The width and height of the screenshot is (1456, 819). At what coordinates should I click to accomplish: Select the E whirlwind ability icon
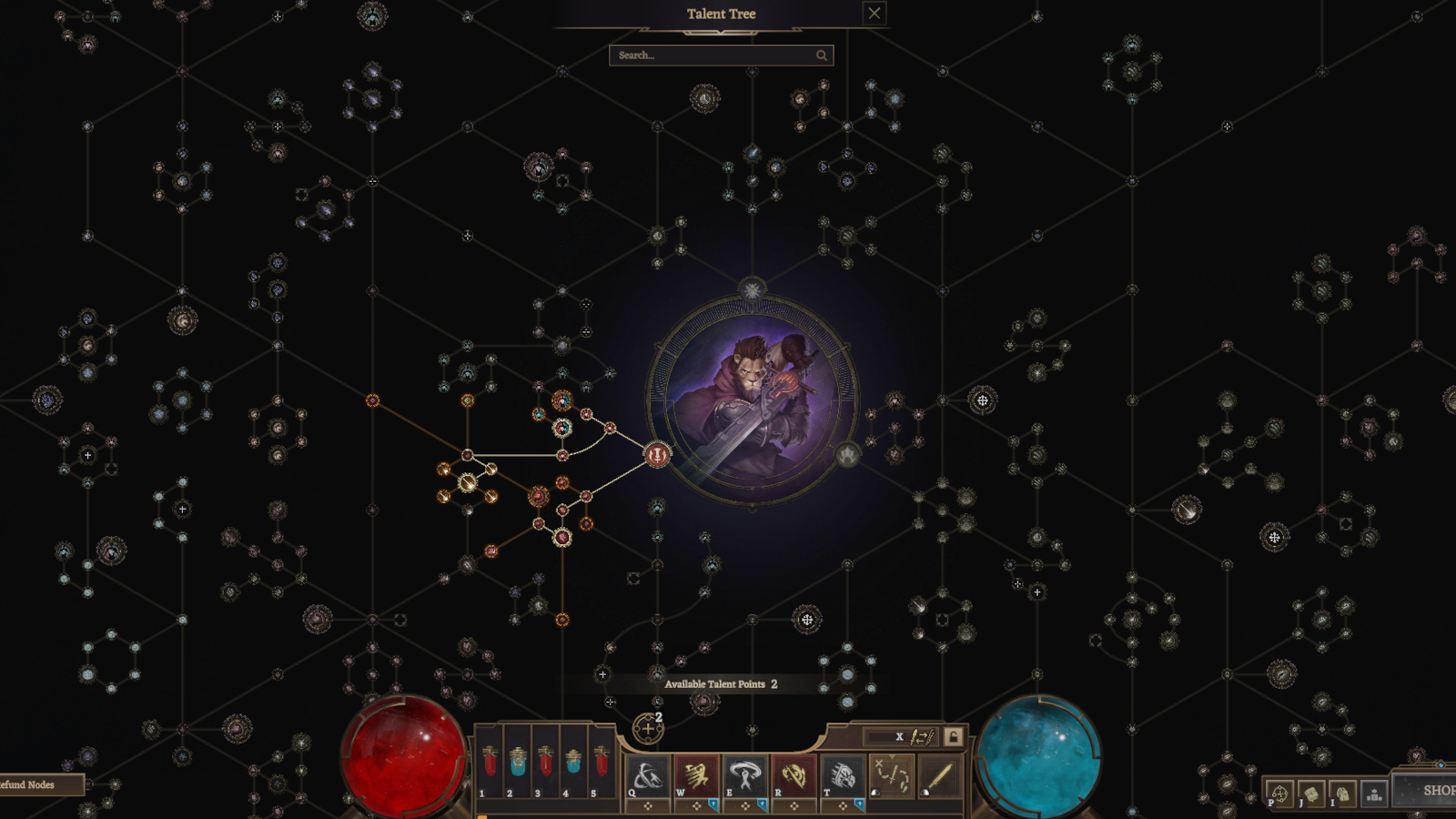coord(745,774)
